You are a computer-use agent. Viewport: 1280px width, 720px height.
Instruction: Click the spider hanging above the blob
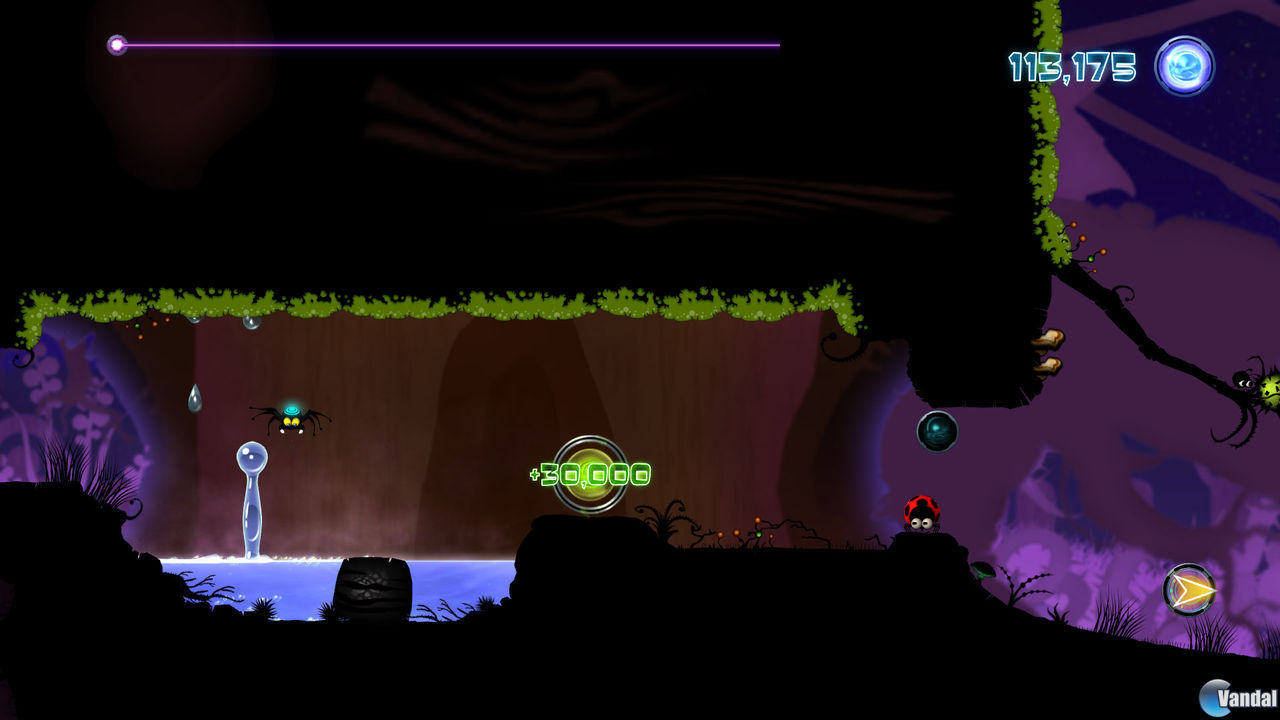[x=290, y=420]
